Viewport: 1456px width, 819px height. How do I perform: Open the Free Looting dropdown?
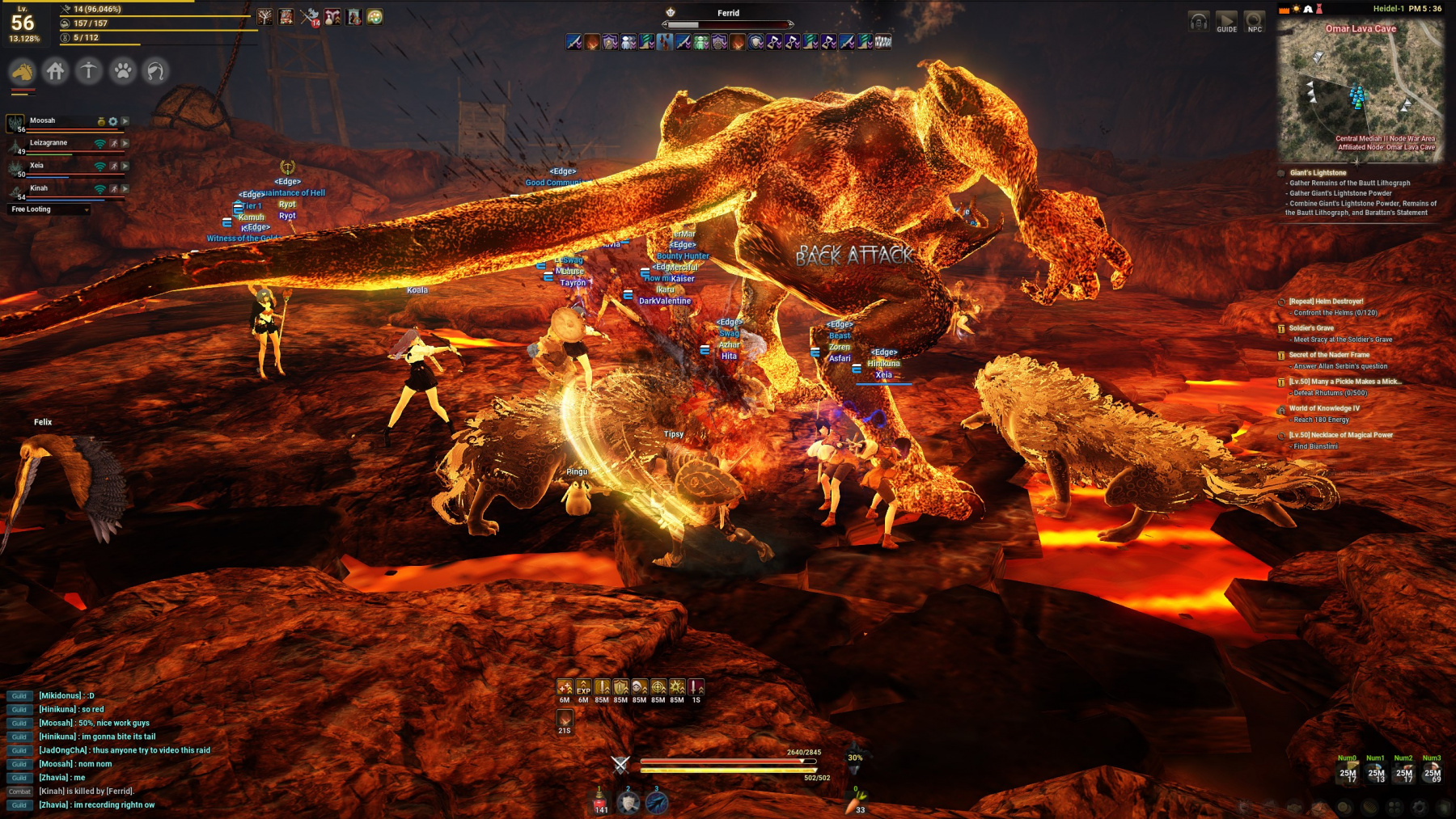[49, 209]
